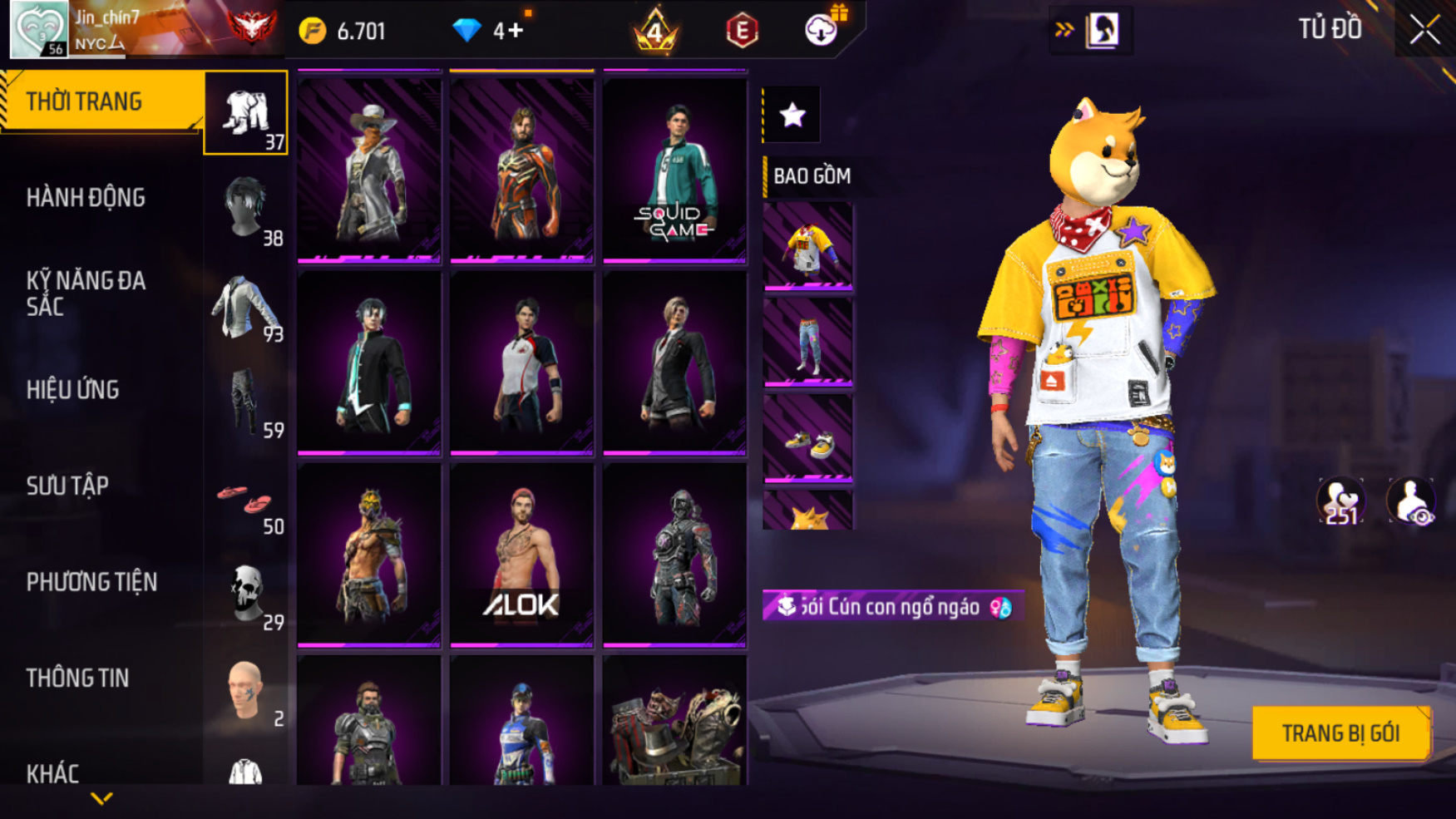Image resolution: width=1456 pixels, height=819 pixels.
Task: Select the yellow sneakers item in Bao Gồm
Action: 807,439
